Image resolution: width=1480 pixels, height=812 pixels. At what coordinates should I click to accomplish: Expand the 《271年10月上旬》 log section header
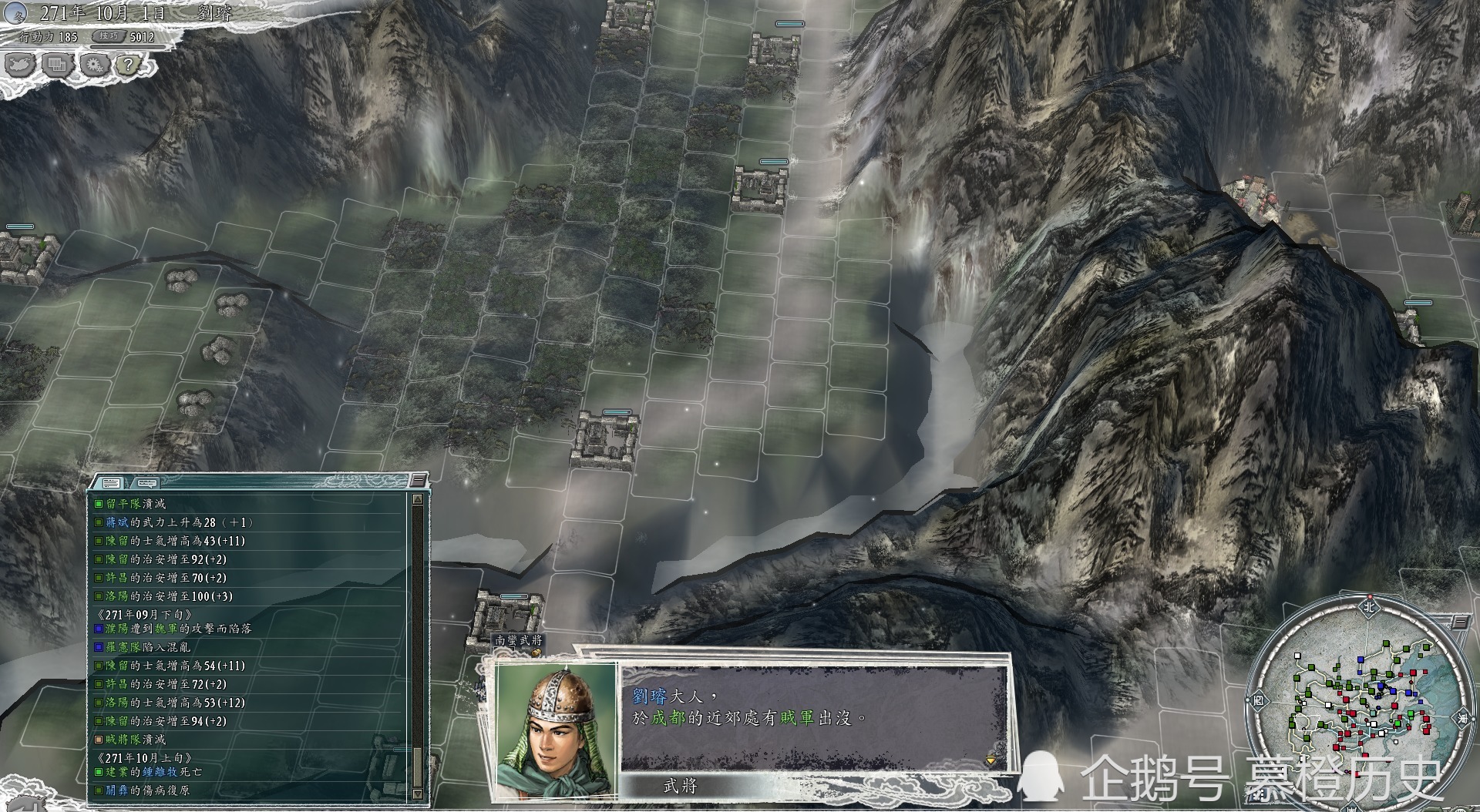[146, 757]
